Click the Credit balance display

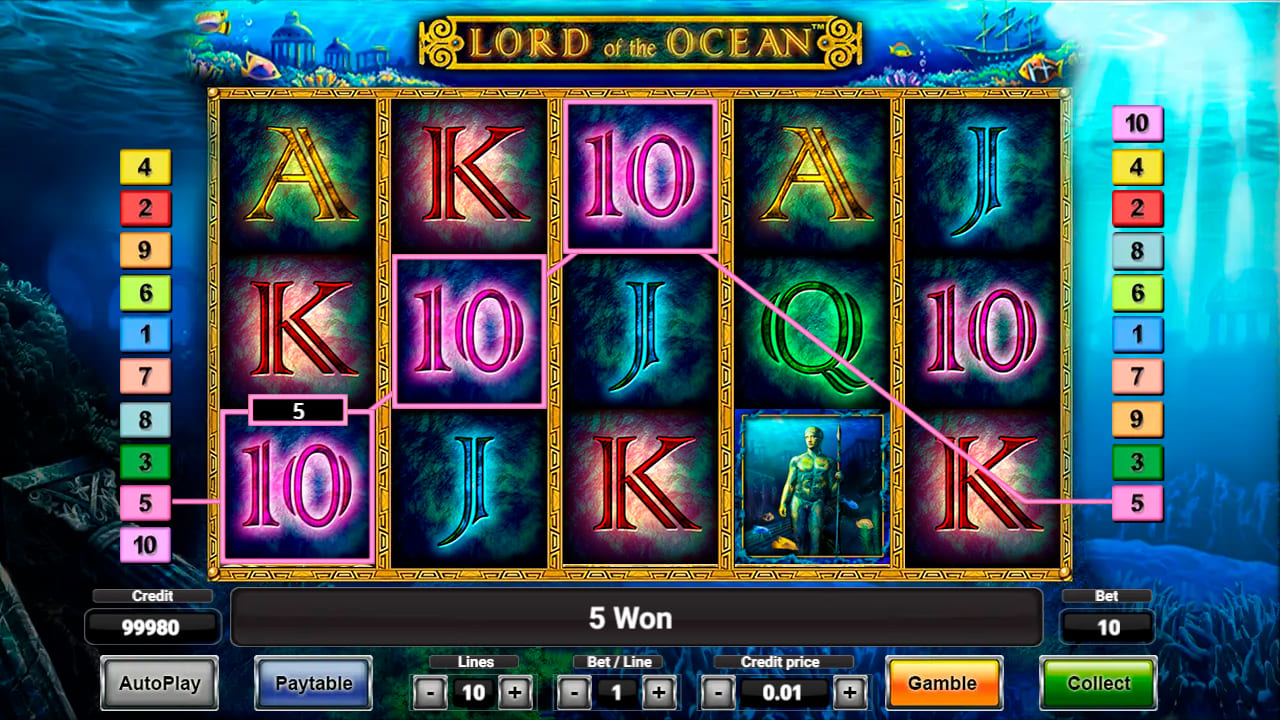click(x=152, y=628)
